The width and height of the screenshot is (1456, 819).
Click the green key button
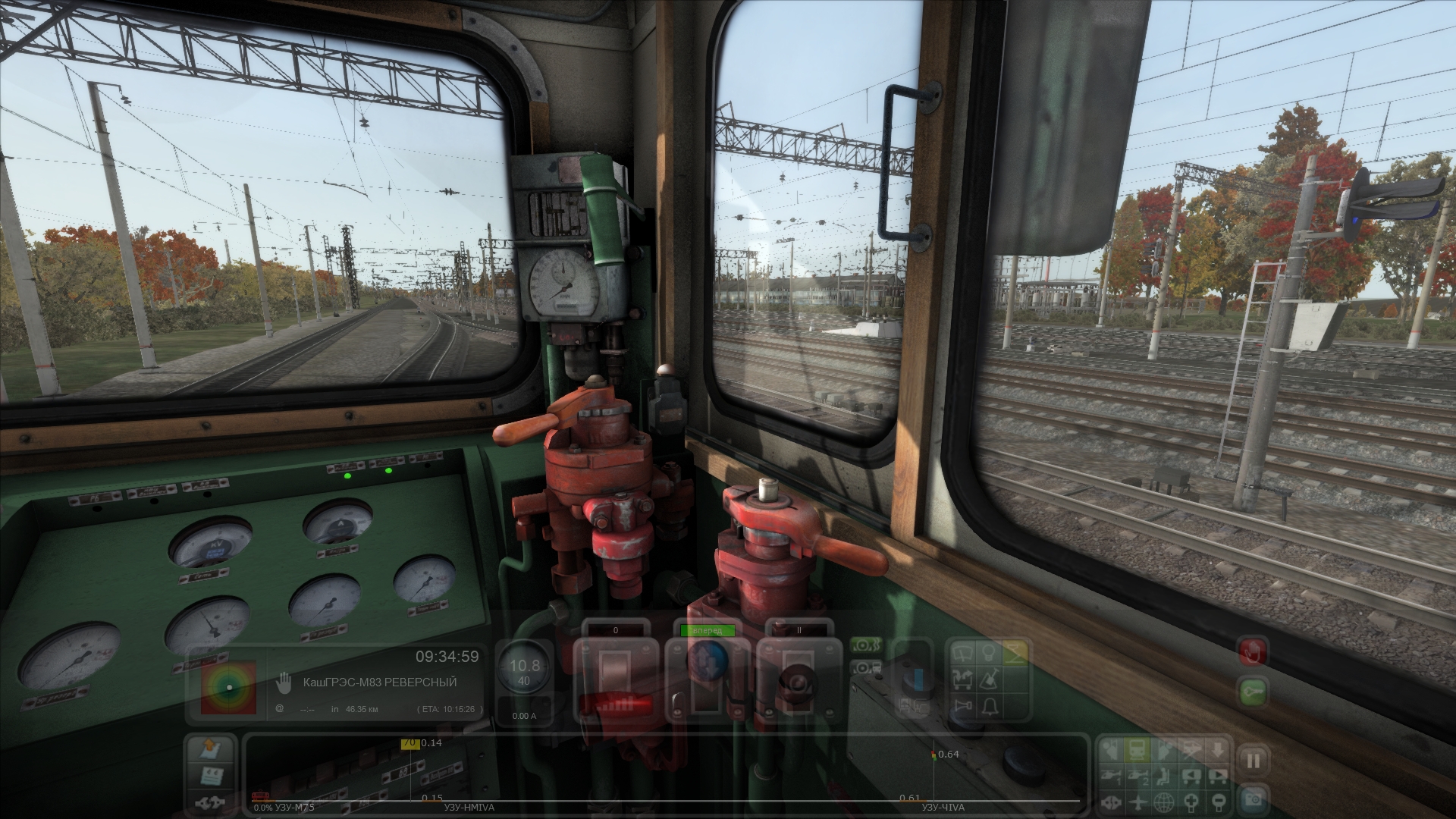click(1252, 692)
